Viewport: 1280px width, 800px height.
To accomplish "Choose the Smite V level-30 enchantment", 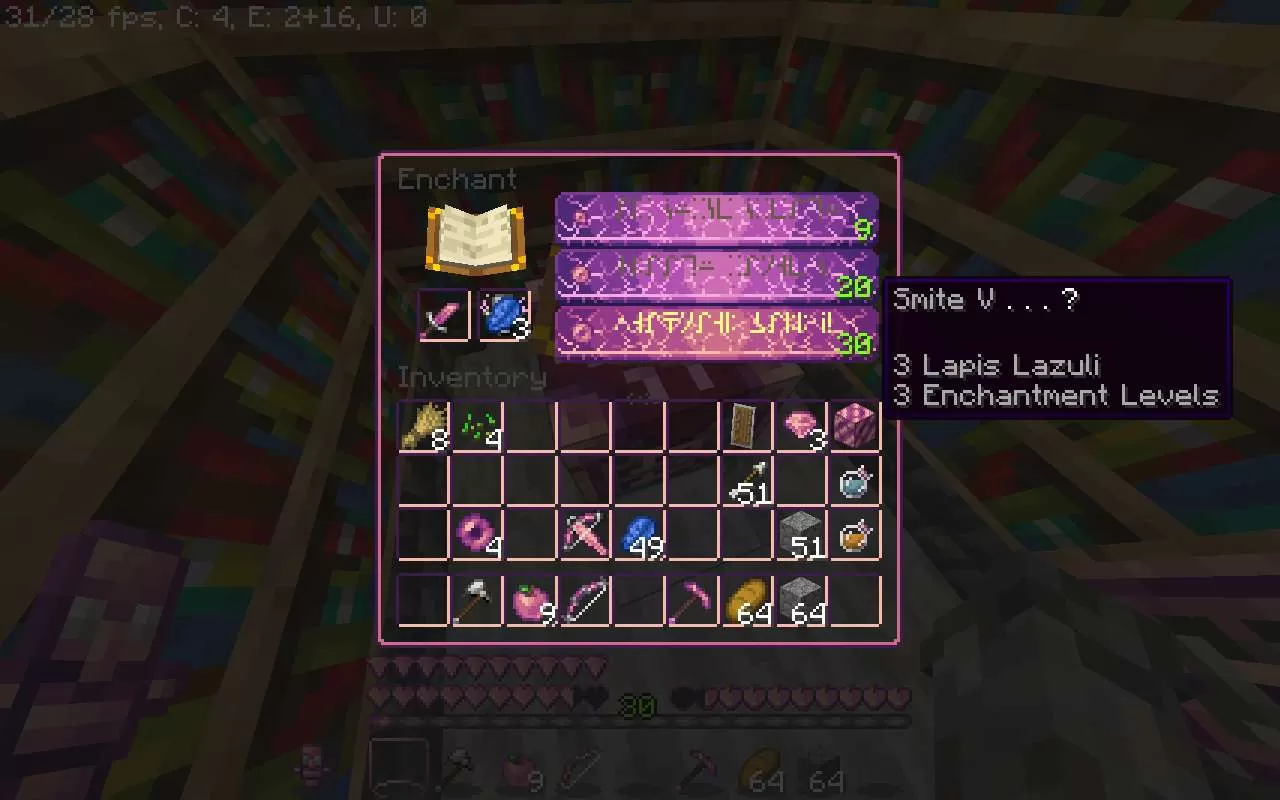I will [715, 330].
